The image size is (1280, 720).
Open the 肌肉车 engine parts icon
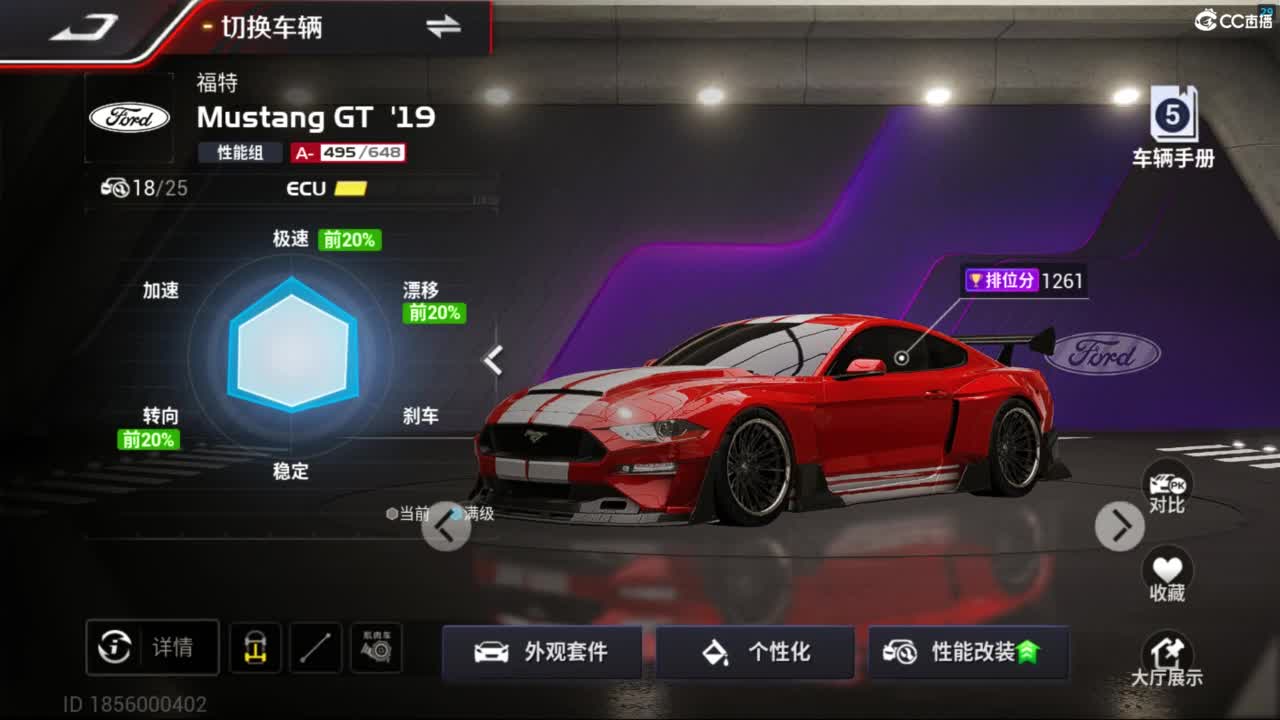[375, 648]
